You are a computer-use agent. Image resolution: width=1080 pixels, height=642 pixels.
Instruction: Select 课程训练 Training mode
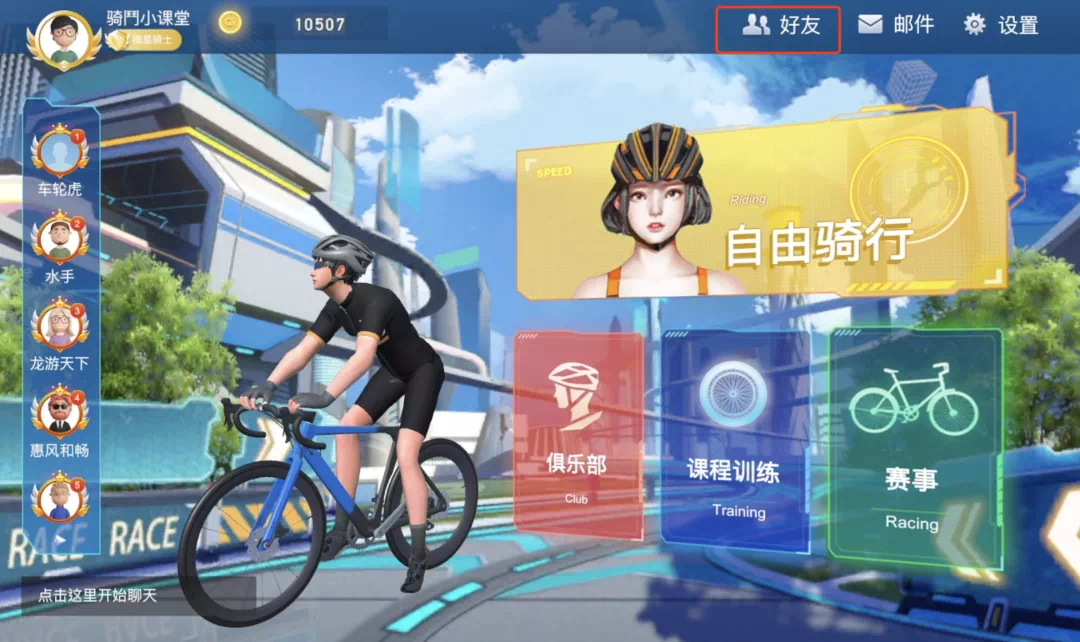click(x=737, y=440)
